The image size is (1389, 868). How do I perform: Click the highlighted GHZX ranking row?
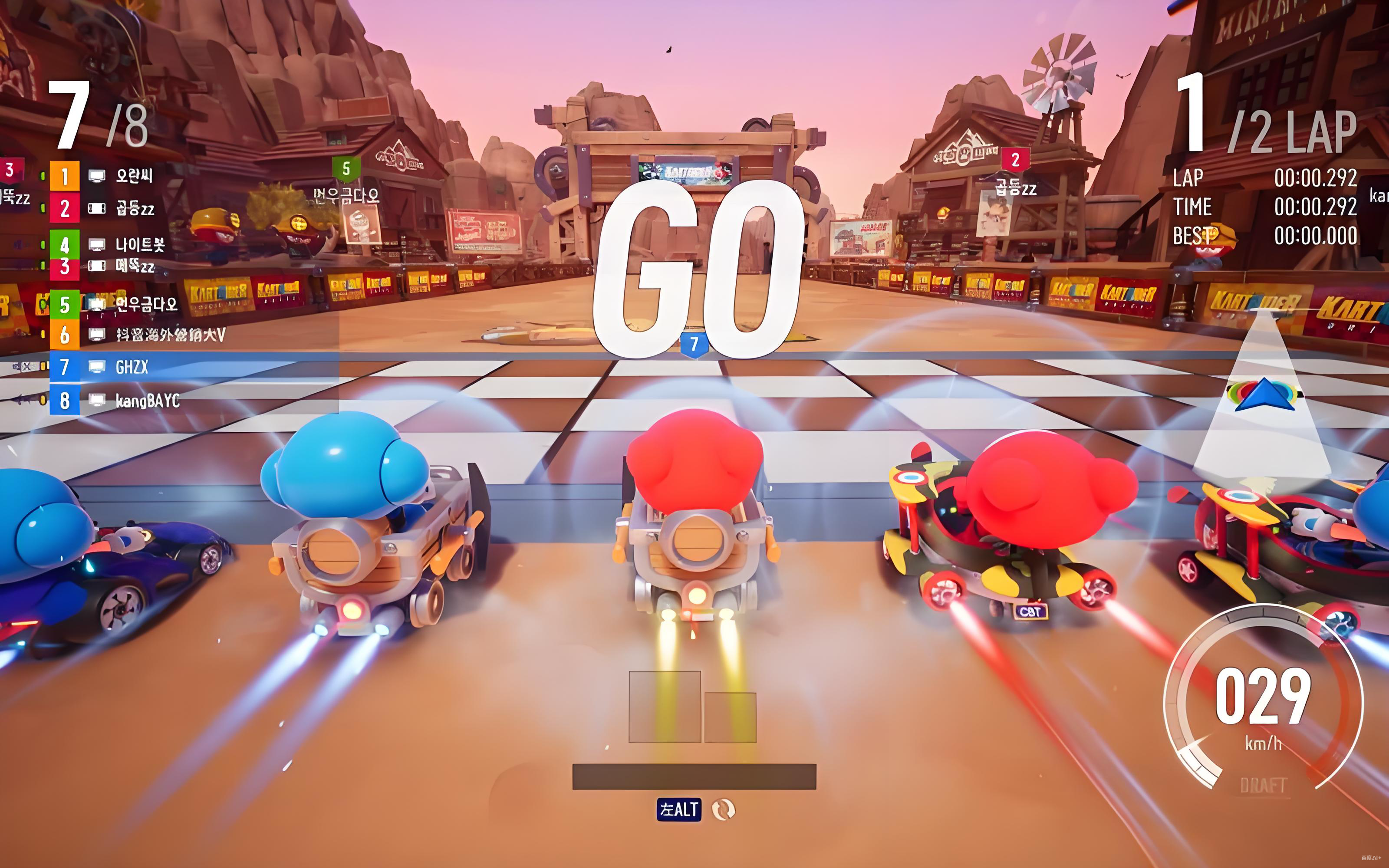coord(132,367)
